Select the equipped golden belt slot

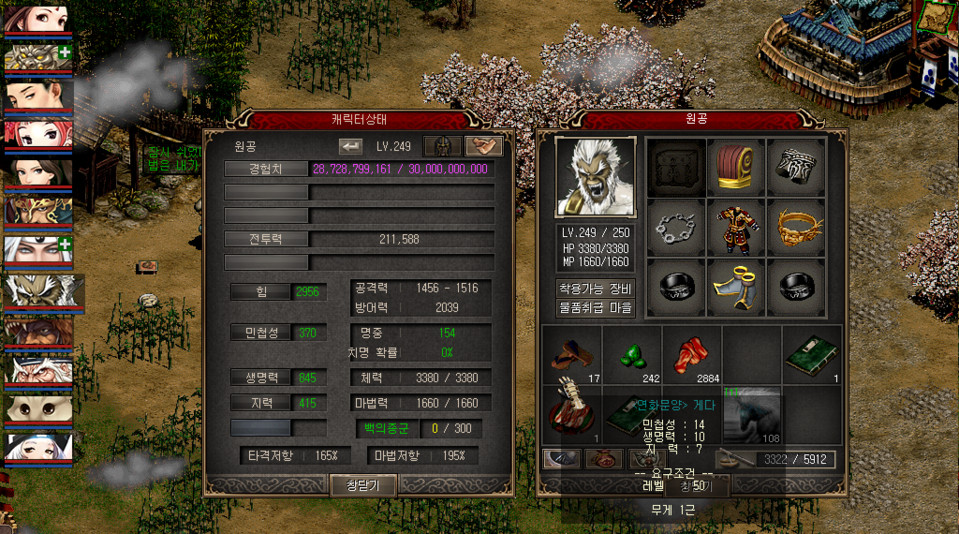(x=796, y=228)
